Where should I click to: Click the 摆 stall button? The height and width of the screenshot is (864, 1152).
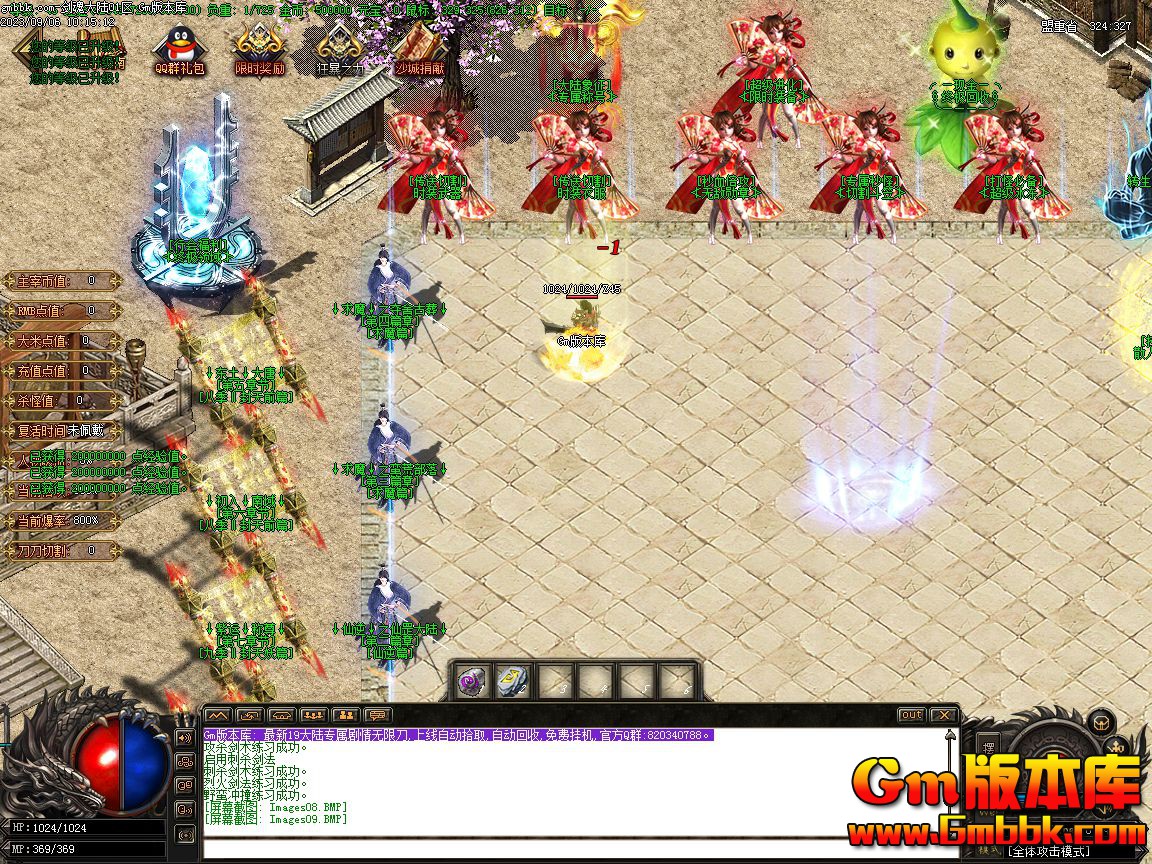(989, 748)
